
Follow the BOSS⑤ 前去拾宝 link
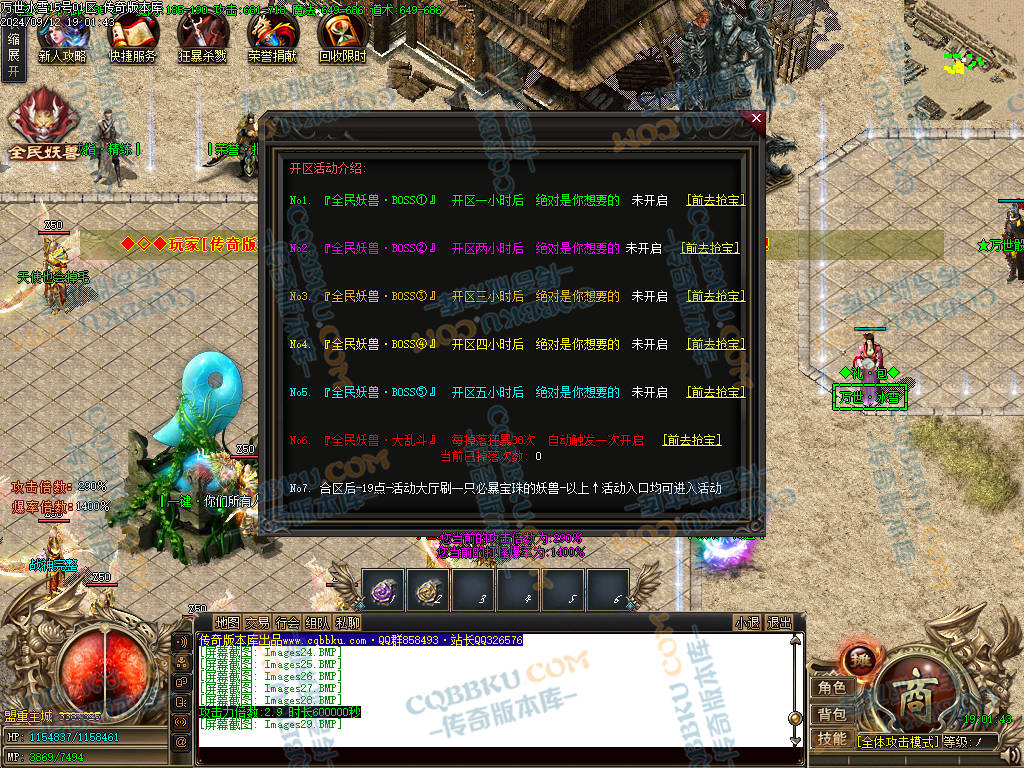pos(715,392)
